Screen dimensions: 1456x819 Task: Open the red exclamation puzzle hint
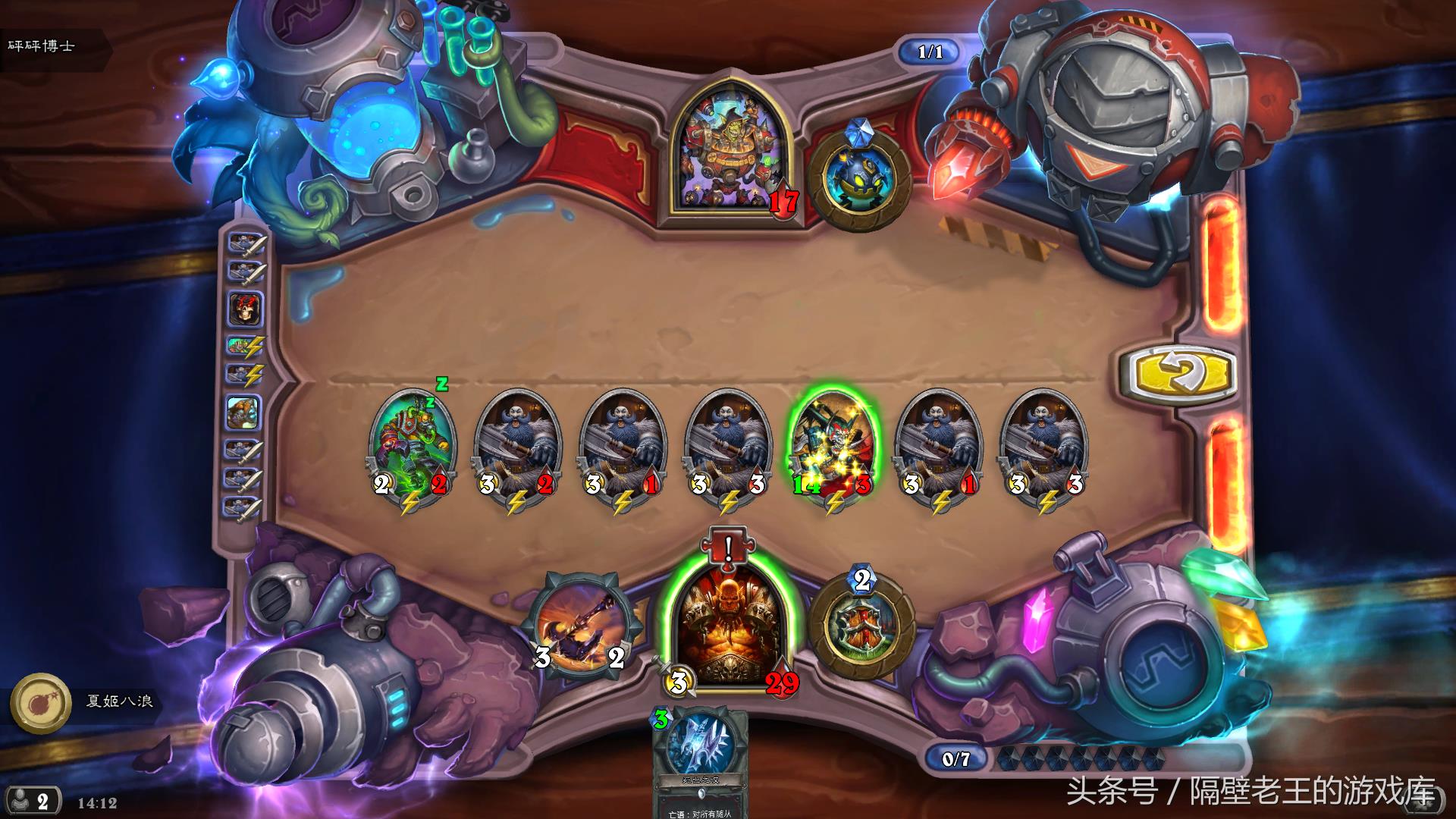tap(727, 547)
